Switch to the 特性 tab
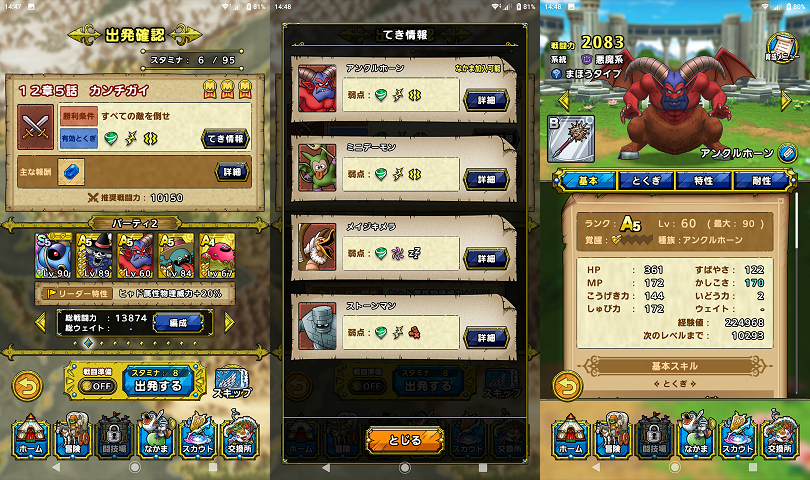 pos(703,180)
